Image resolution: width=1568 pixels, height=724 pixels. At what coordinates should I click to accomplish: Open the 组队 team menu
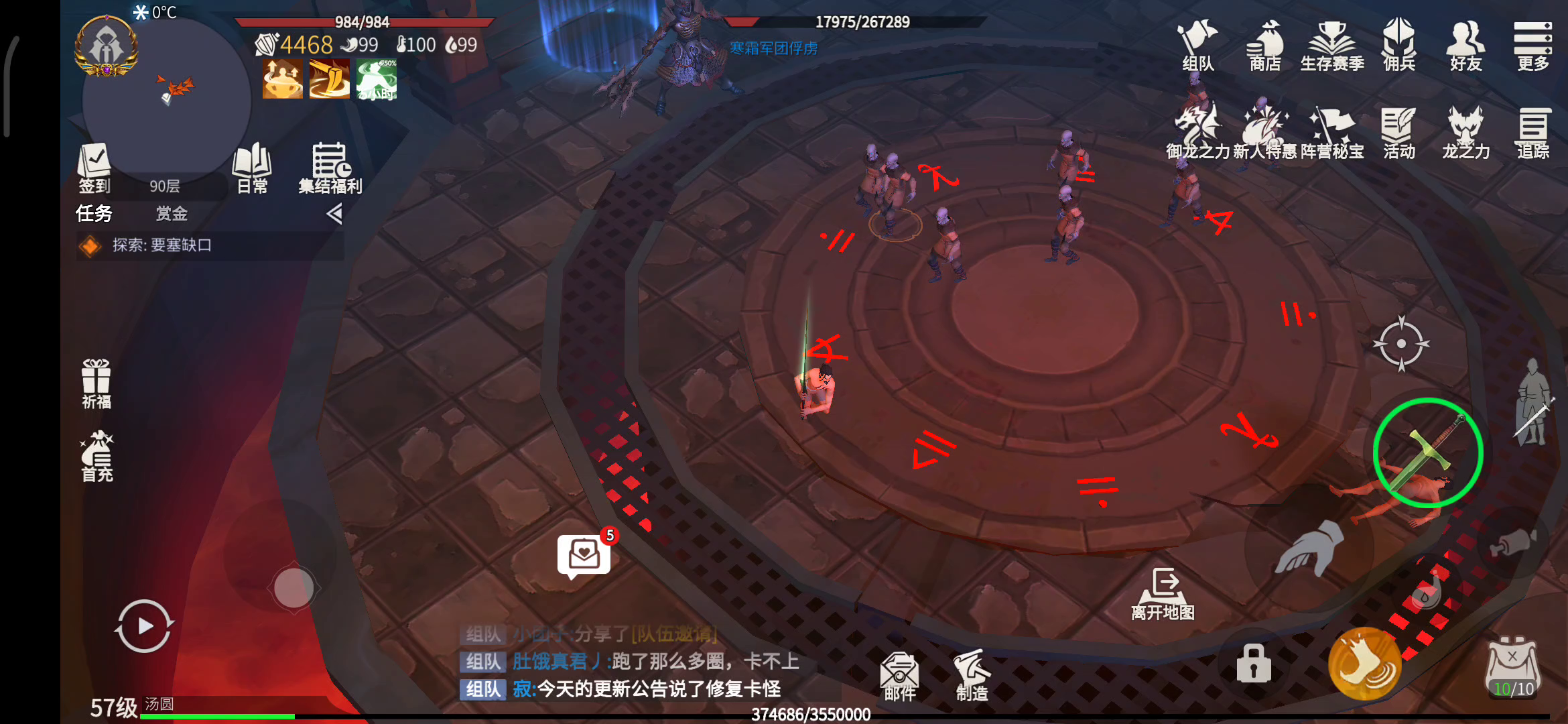coord(1197,45)
